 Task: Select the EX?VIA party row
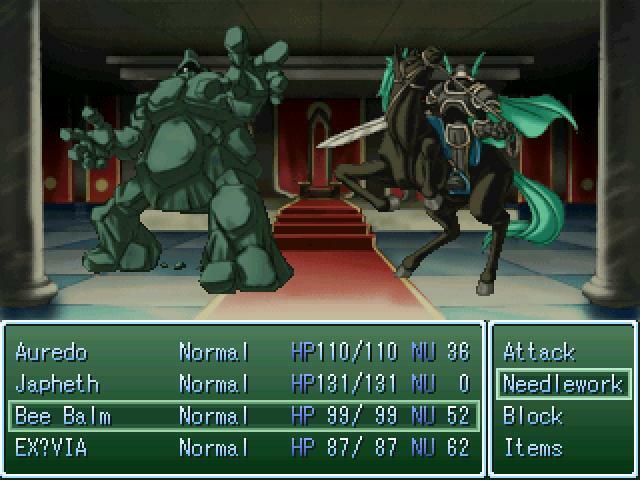pyautogui.click(x=242, y=448)
